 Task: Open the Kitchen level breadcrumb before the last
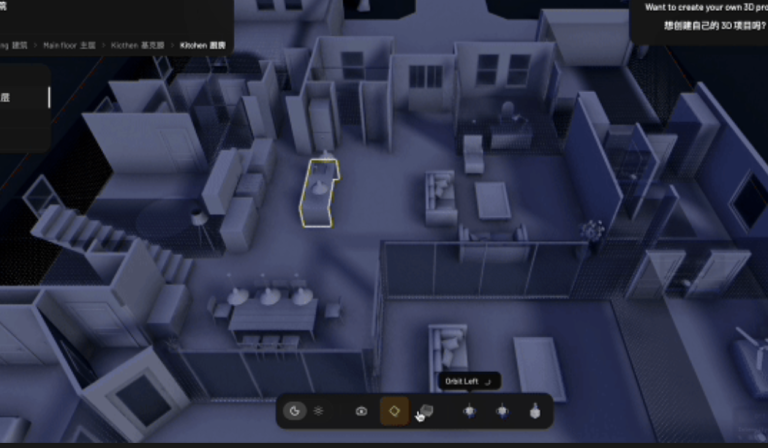(x=138, y=46)
